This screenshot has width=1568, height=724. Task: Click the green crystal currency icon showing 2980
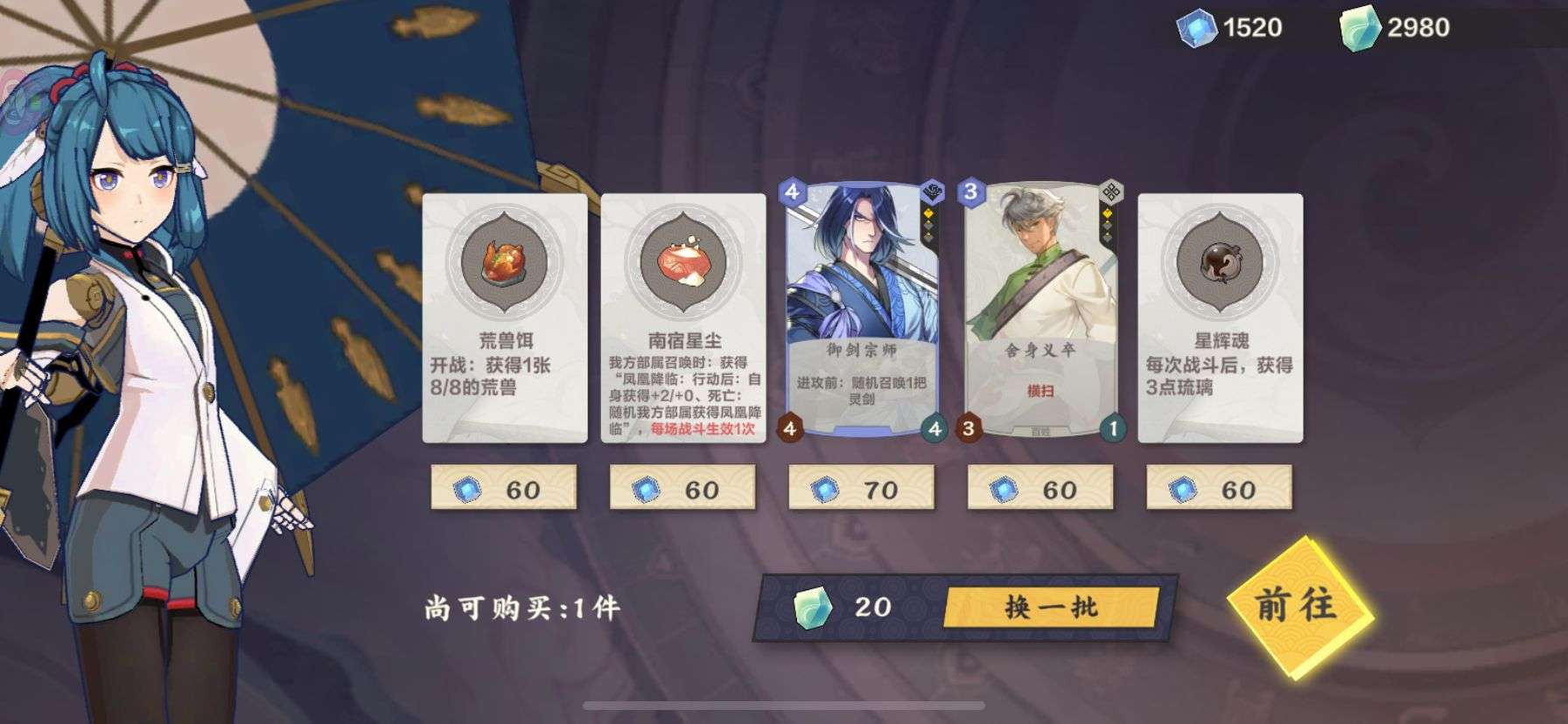point(1361,26)
